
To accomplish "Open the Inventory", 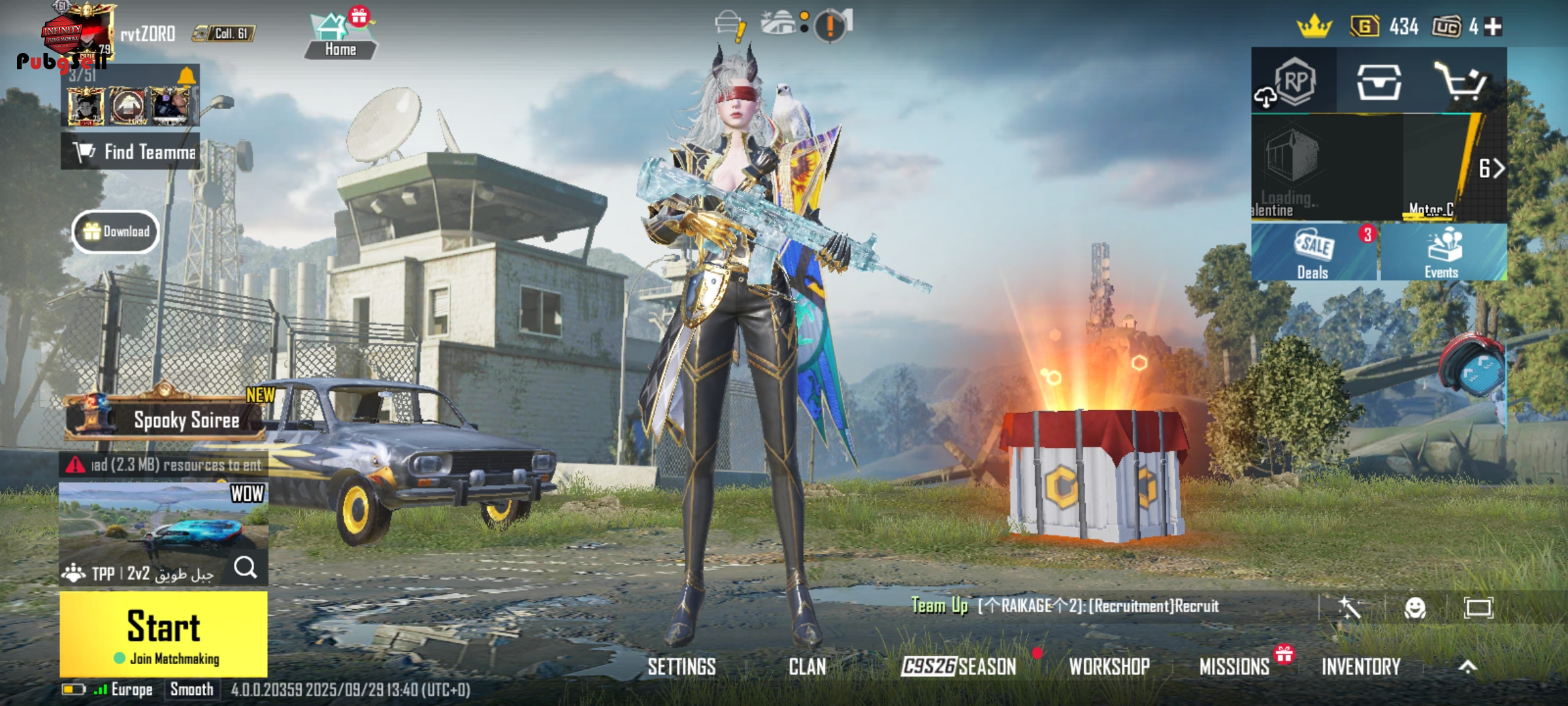I will (1361, 667).
